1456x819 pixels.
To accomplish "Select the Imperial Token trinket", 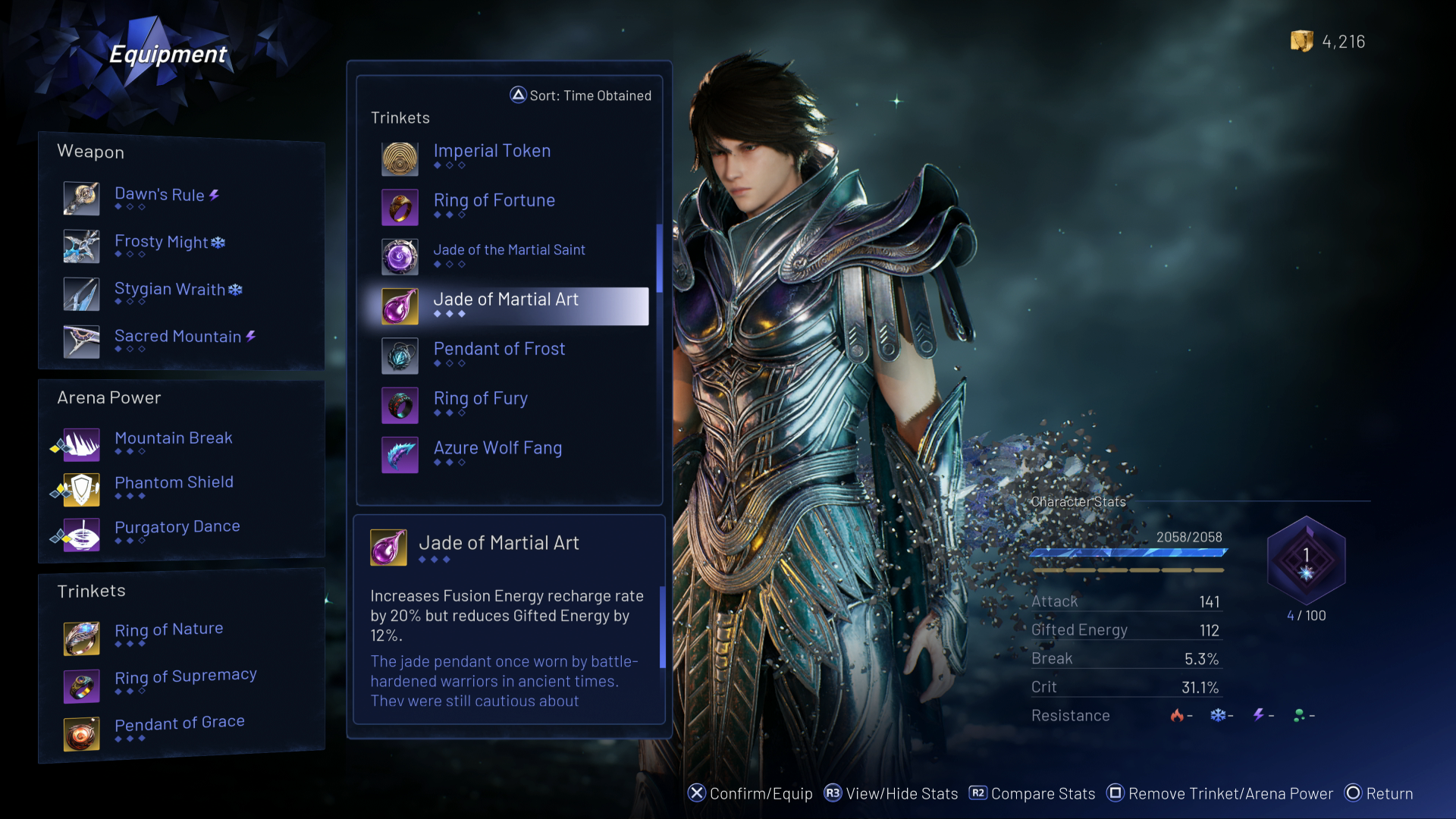I will [x=492, y=152].
